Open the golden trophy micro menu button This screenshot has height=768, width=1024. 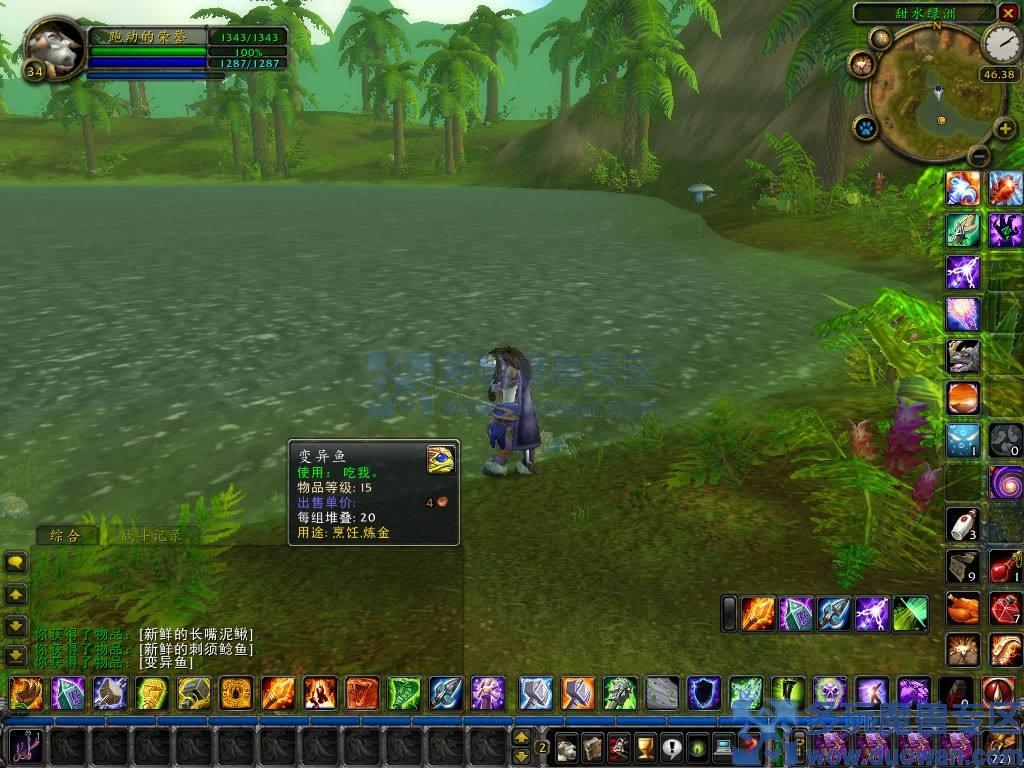pyautogui.click(x=645, y=747)
